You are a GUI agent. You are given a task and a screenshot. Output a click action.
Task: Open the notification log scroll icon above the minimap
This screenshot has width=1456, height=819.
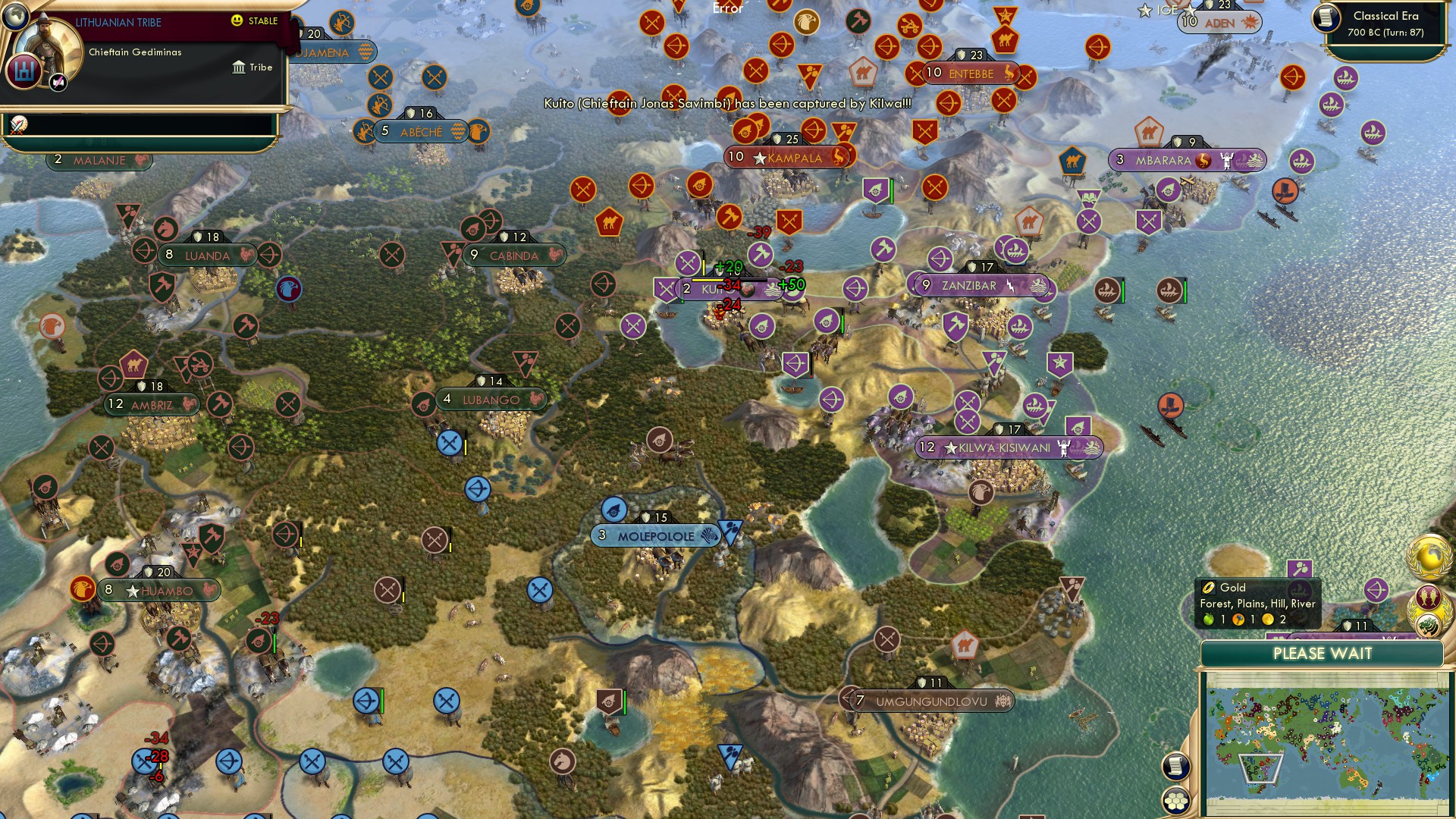tap(1175, 767)
